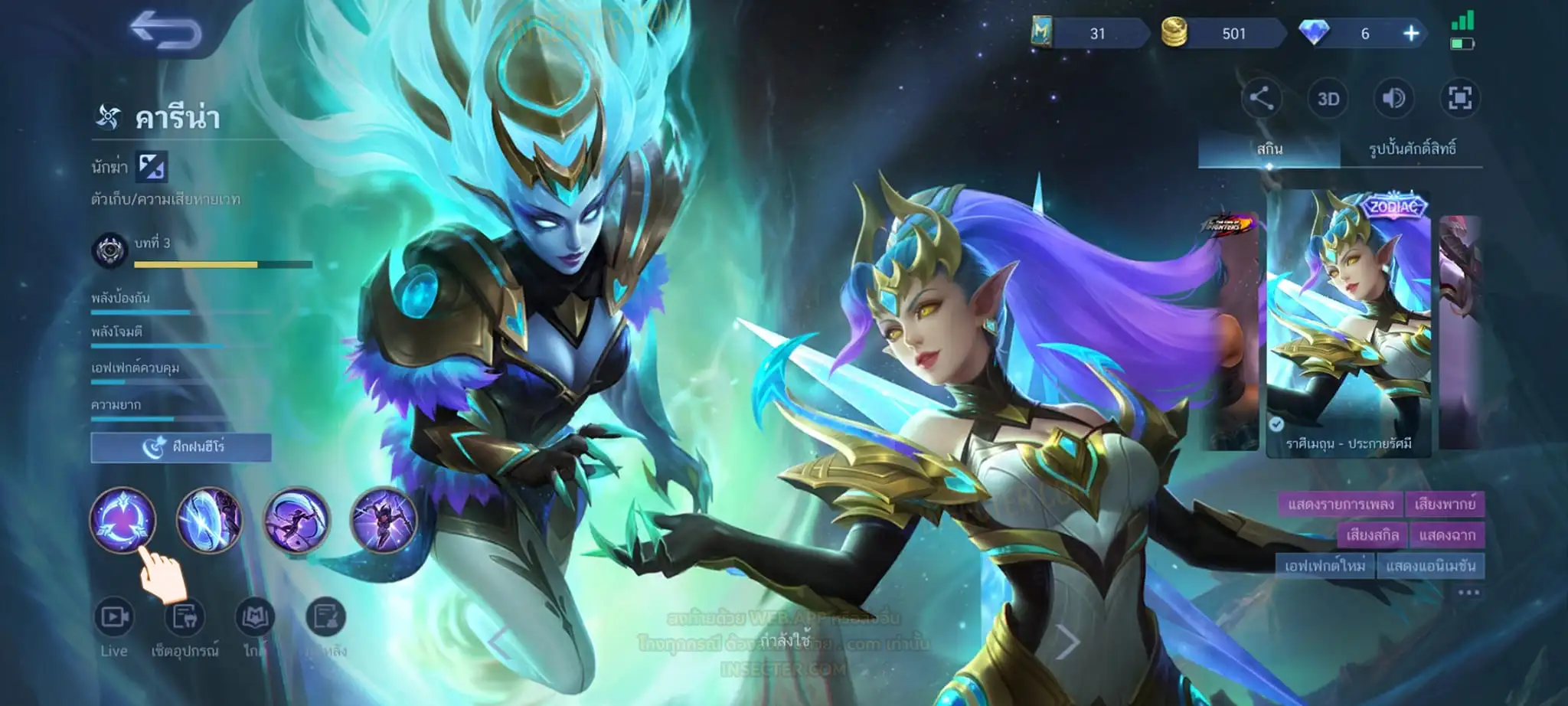The width and height of the screenshot is (1568, 706).
Task: Open the รูปปั้นศักดิ์สิทธิ์ tab
Action: [1412, 149]
